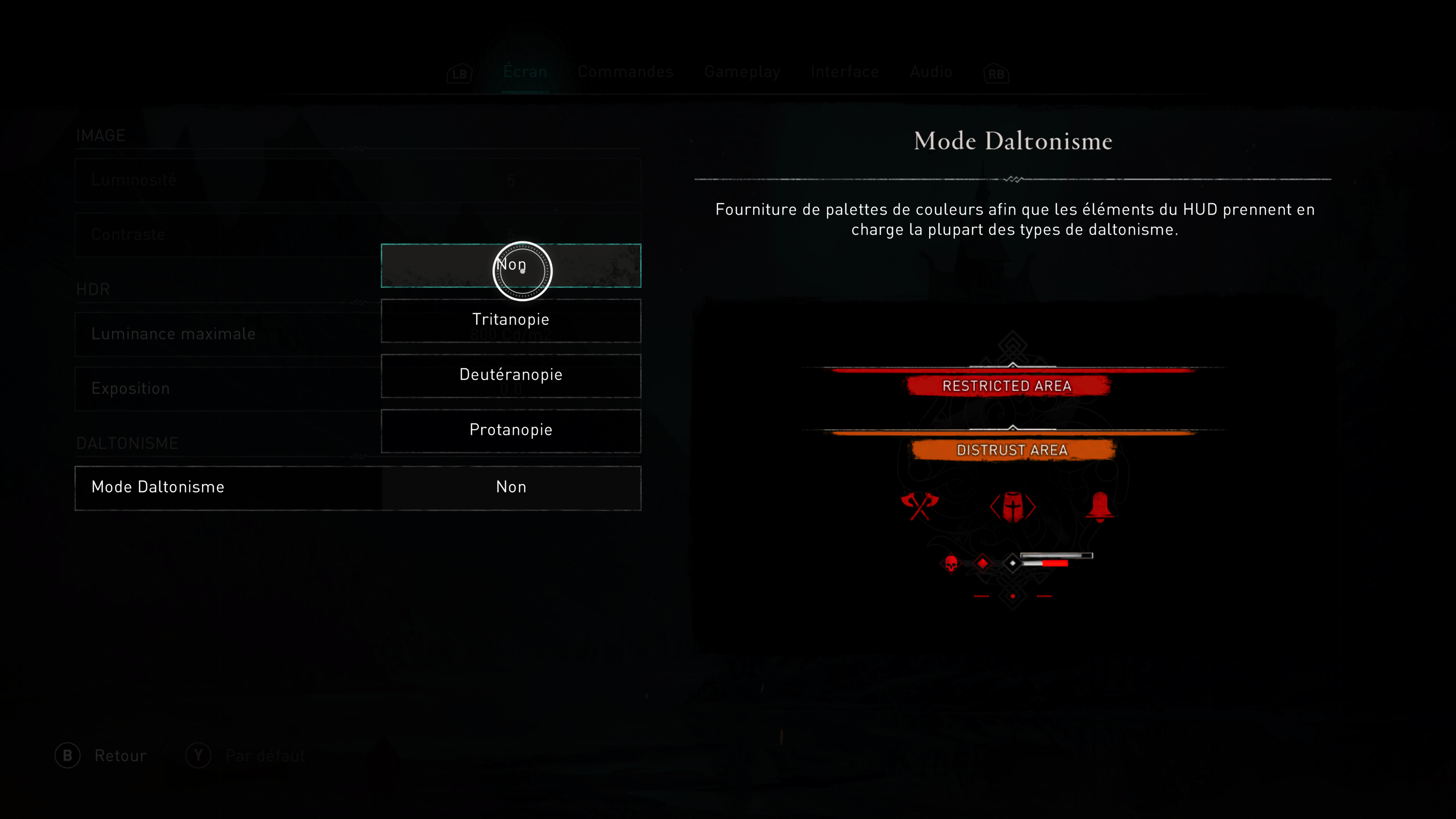Select the Exposition setting row
This screenshot has height=819, width=1456.
coord(226,389)
